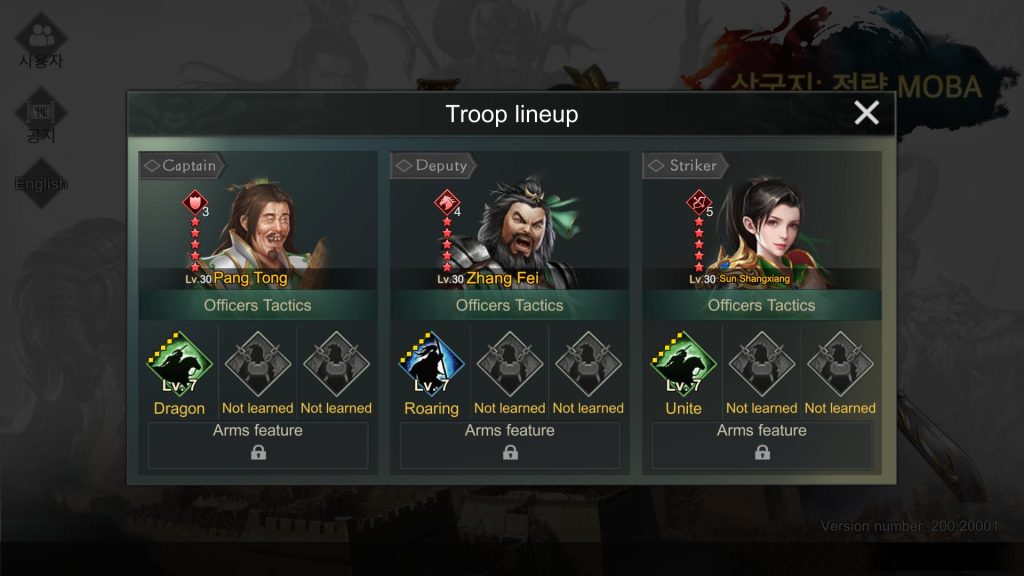Click Pang Tong's locked Arms feature box
Viewport: 1024px width, 576px height.
258,444
